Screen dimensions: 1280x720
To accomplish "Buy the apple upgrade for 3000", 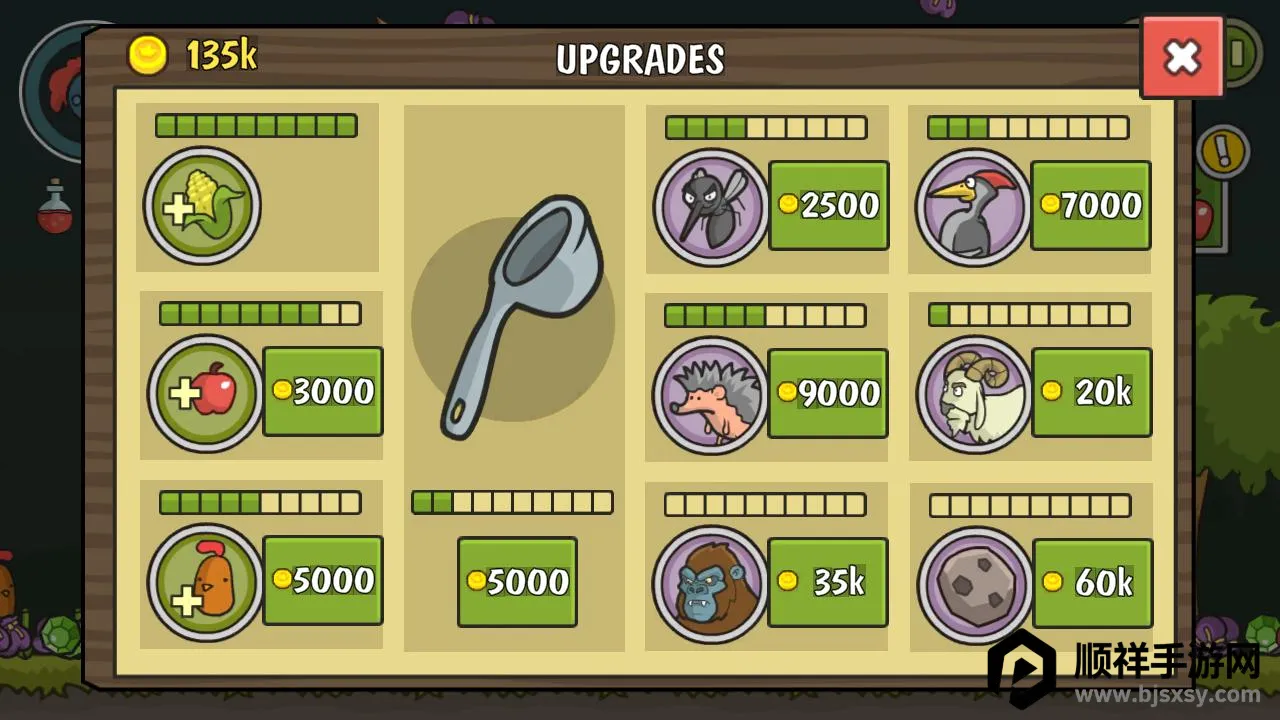I will click(322, 391).
